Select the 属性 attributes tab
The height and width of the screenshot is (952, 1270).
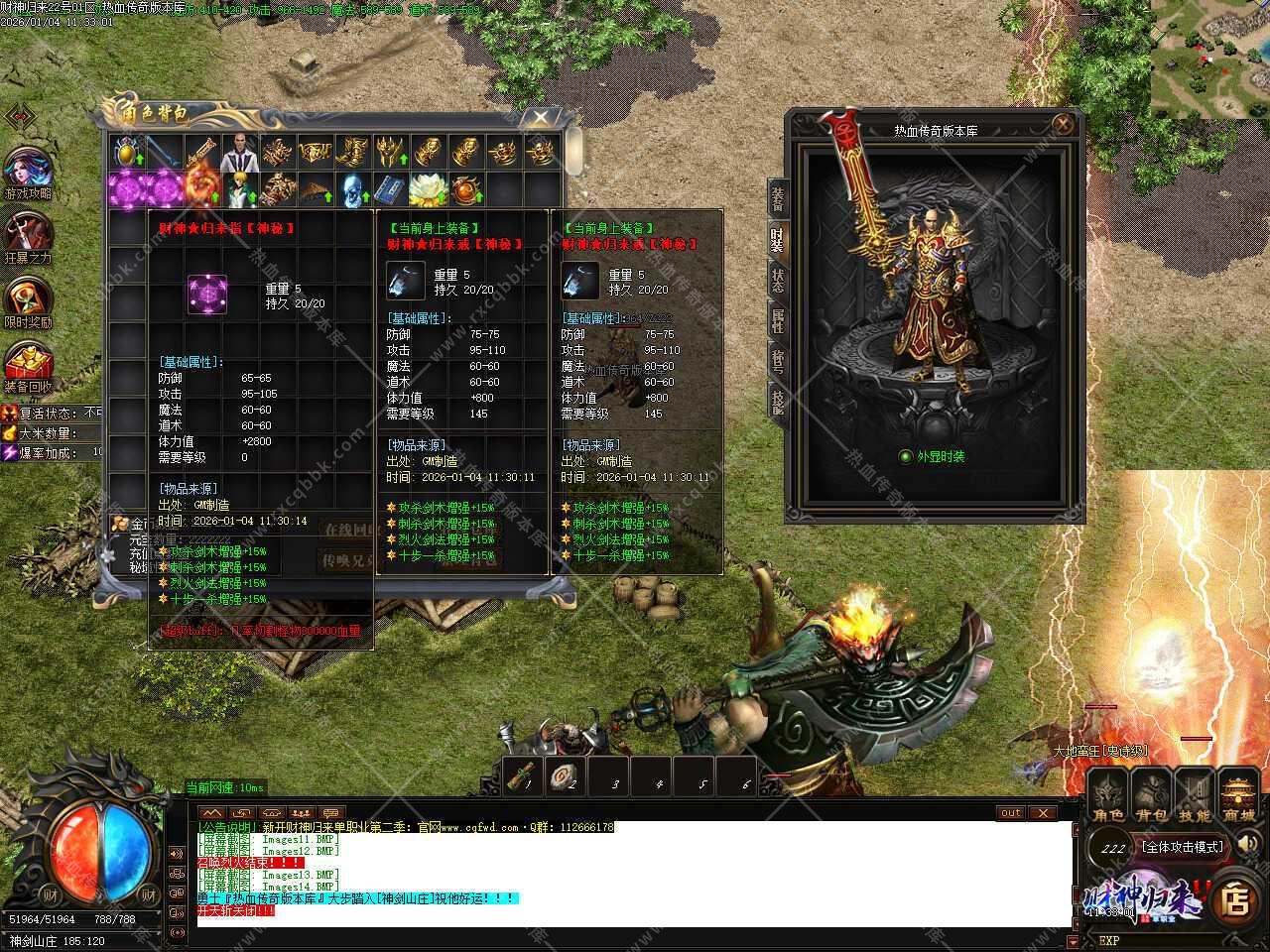778,321
